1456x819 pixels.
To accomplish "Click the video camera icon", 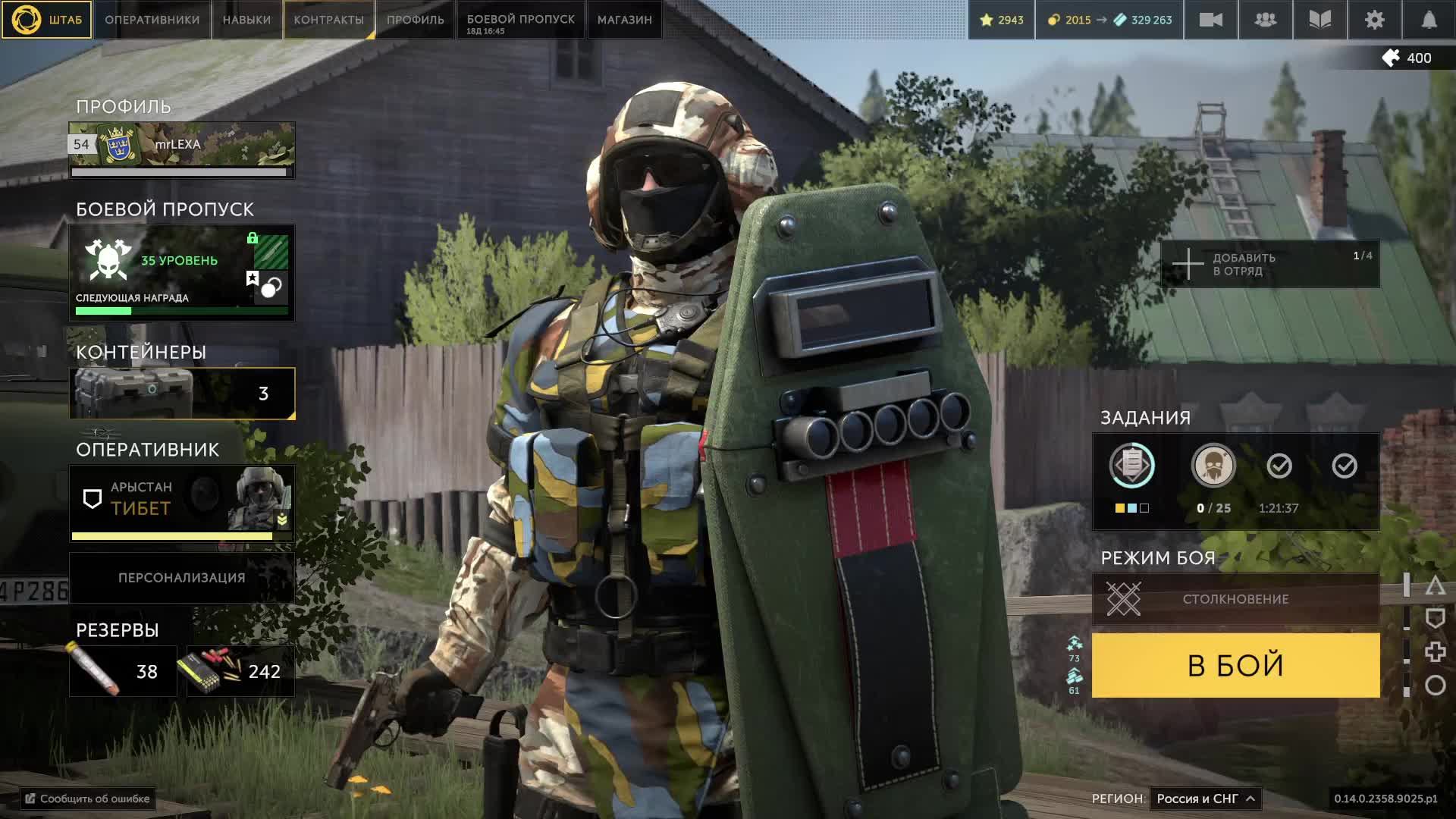I will click(1210, 20).
